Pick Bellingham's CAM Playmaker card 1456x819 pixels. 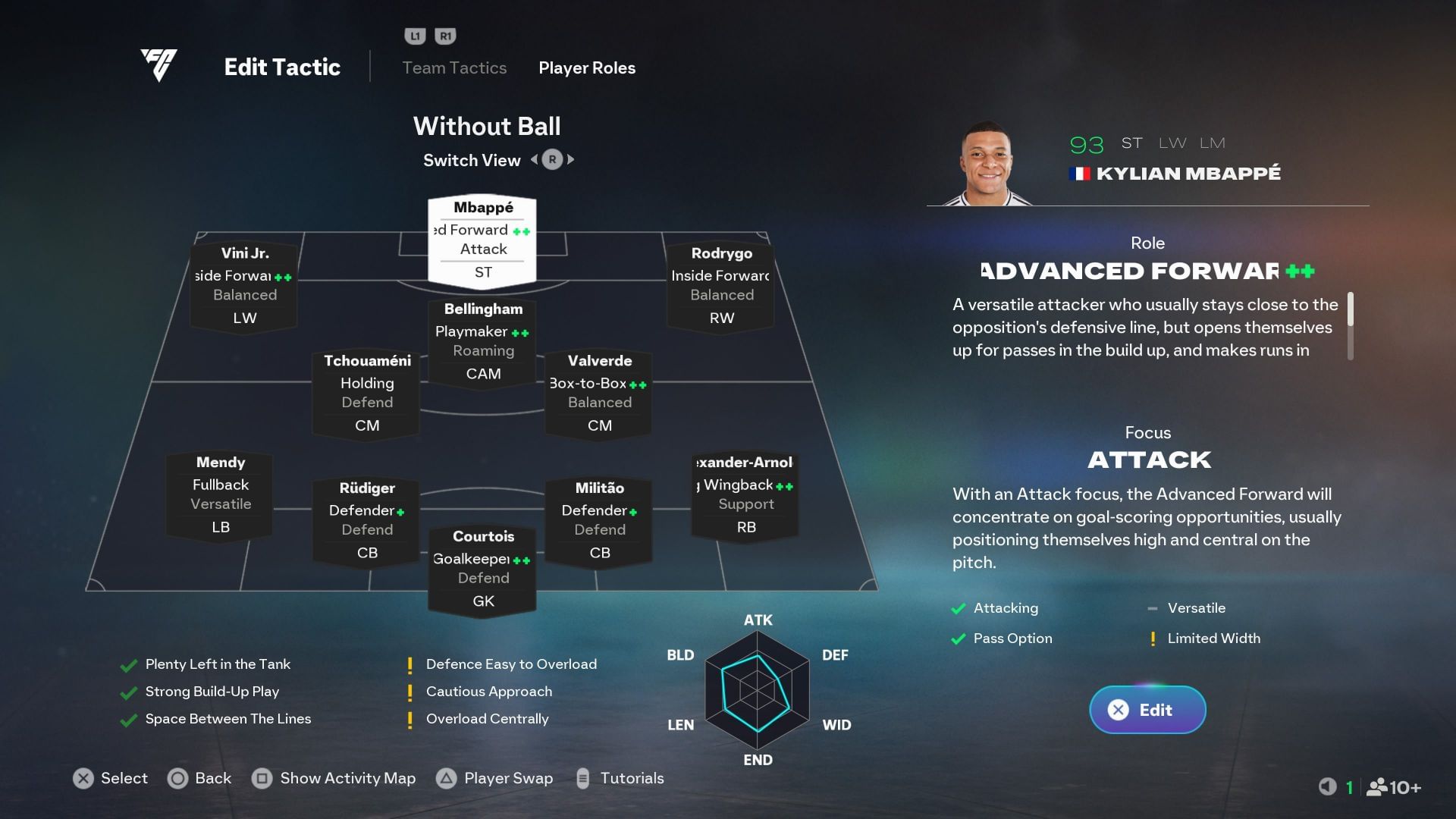point(483,341)
